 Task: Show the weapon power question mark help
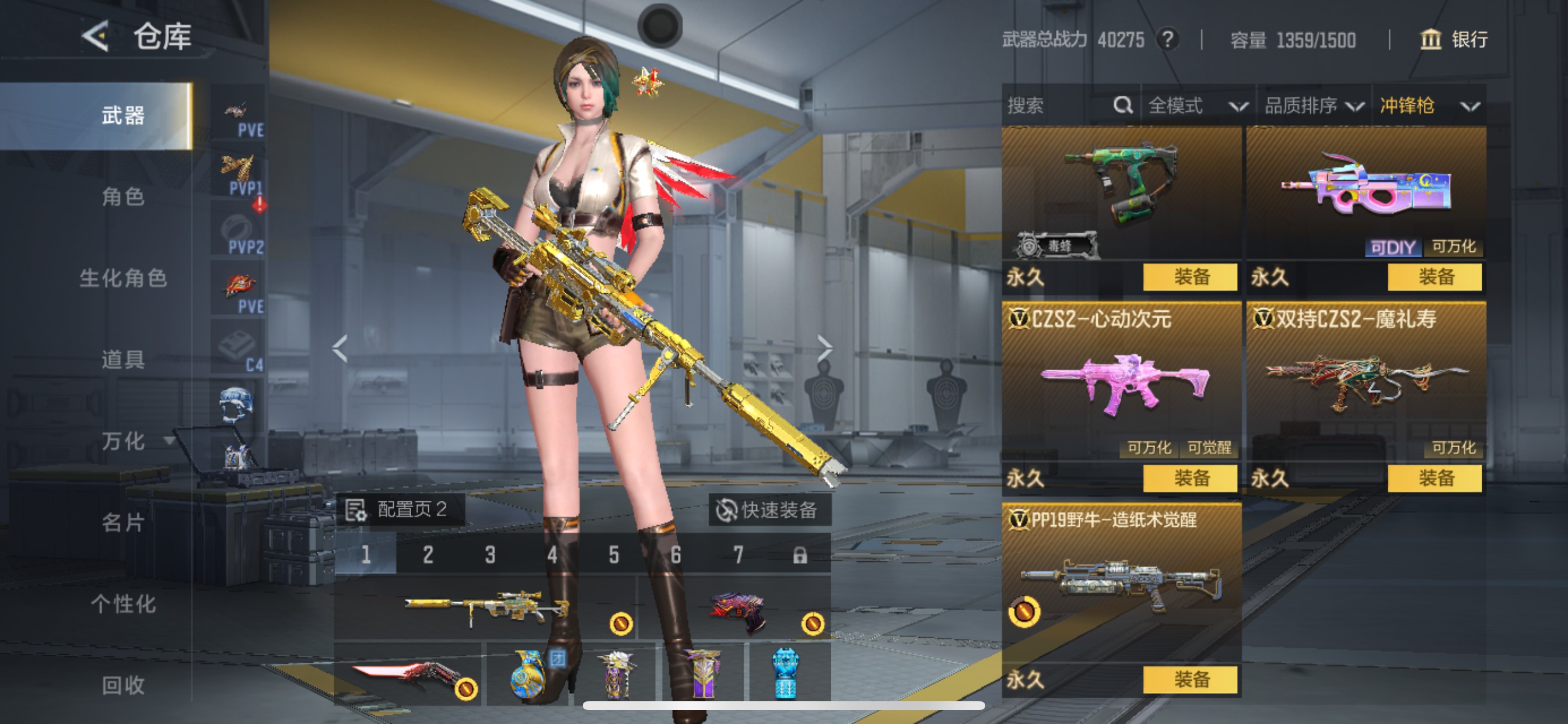click(1167, 40)
